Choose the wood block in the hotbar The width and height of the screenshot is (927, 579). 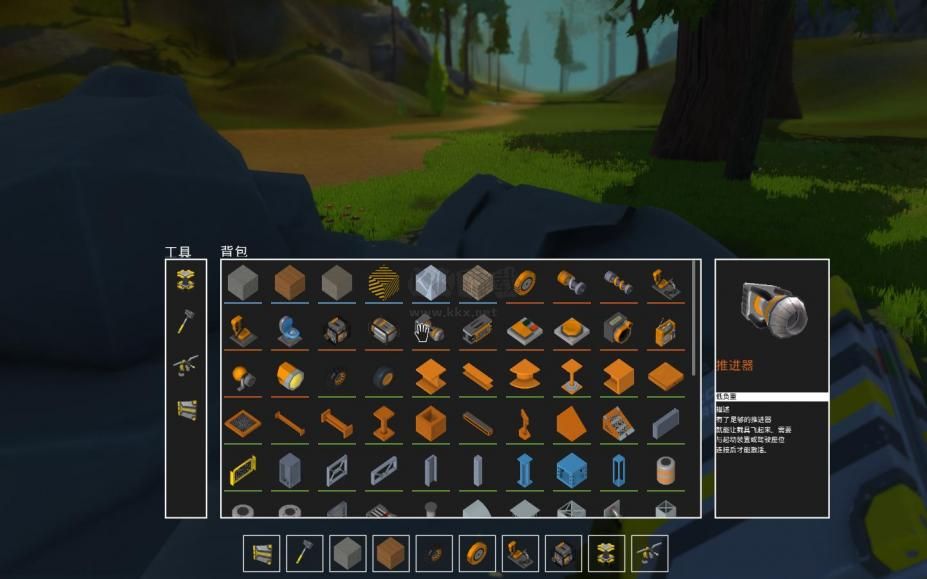click(390, 553)
